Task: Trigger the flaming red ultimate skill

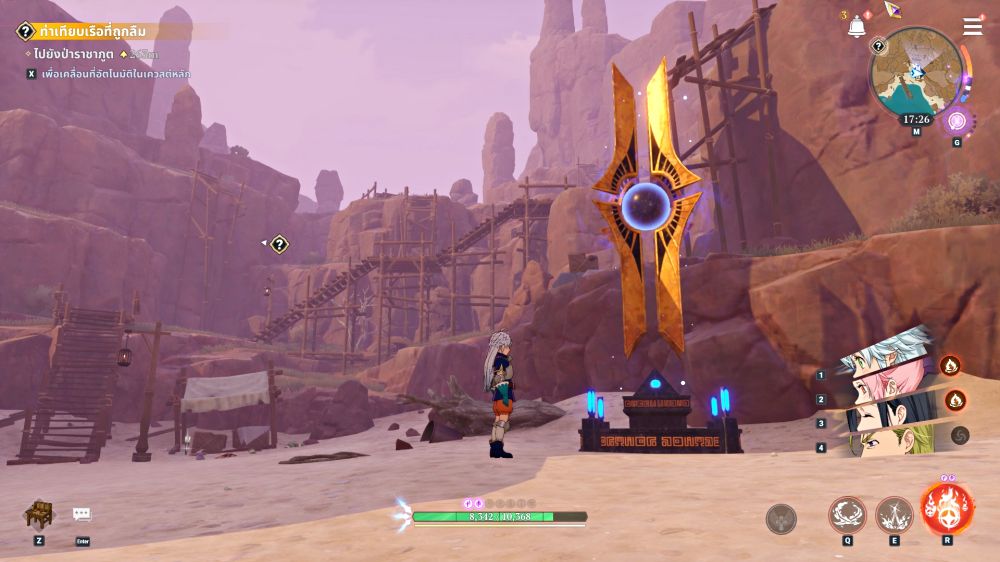Action: pos(947,509)
